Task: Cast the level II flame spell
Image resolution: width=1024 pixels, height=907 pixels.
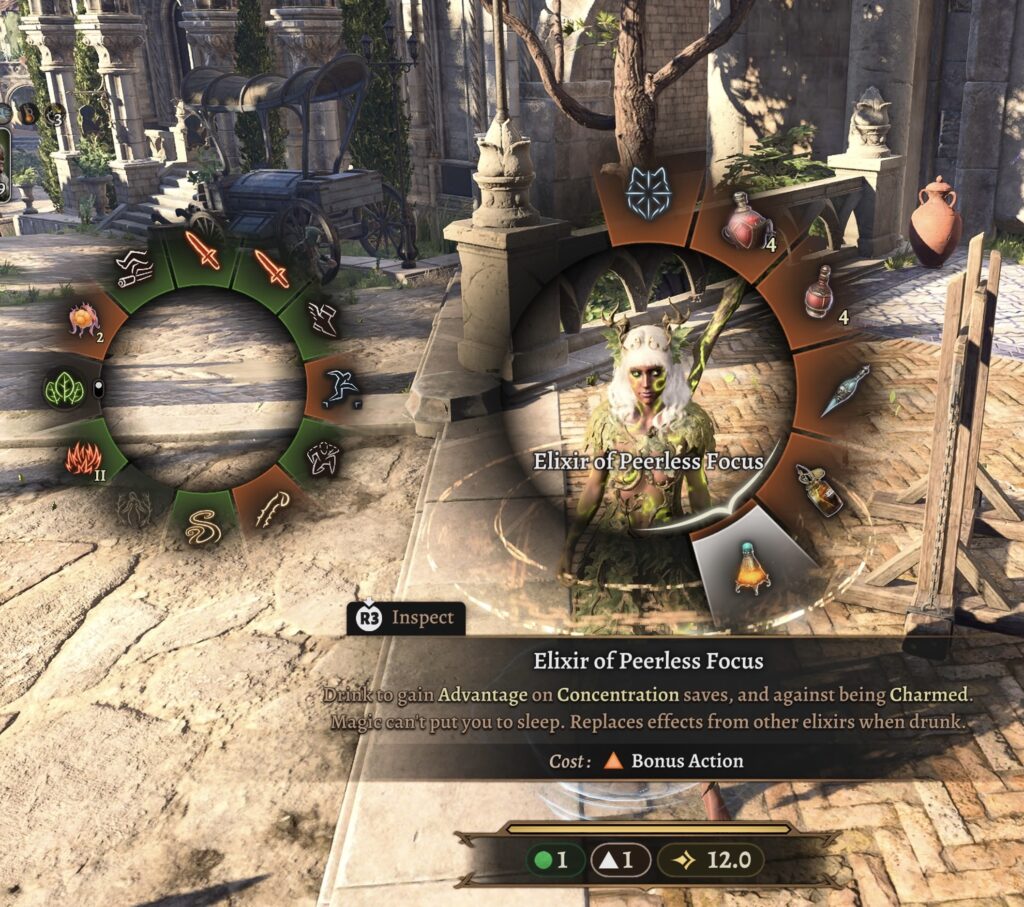Action: click(x=85, y=459)
